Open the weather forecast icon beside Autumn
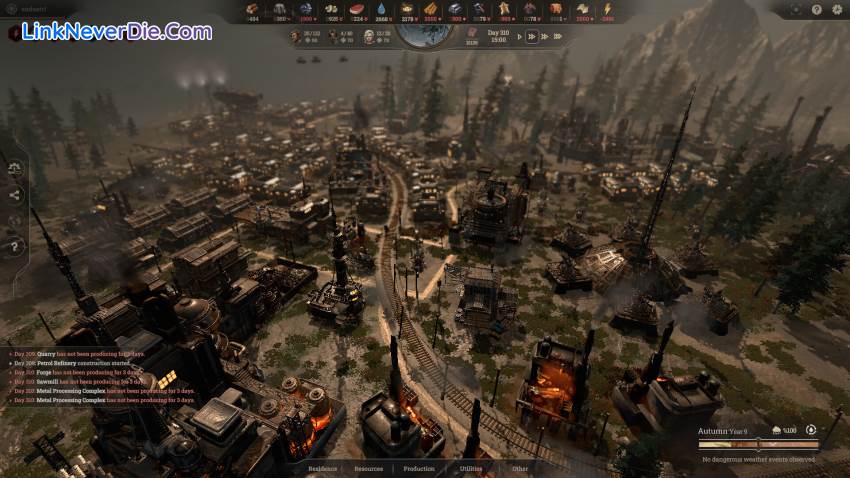 [x=776, y=431]
